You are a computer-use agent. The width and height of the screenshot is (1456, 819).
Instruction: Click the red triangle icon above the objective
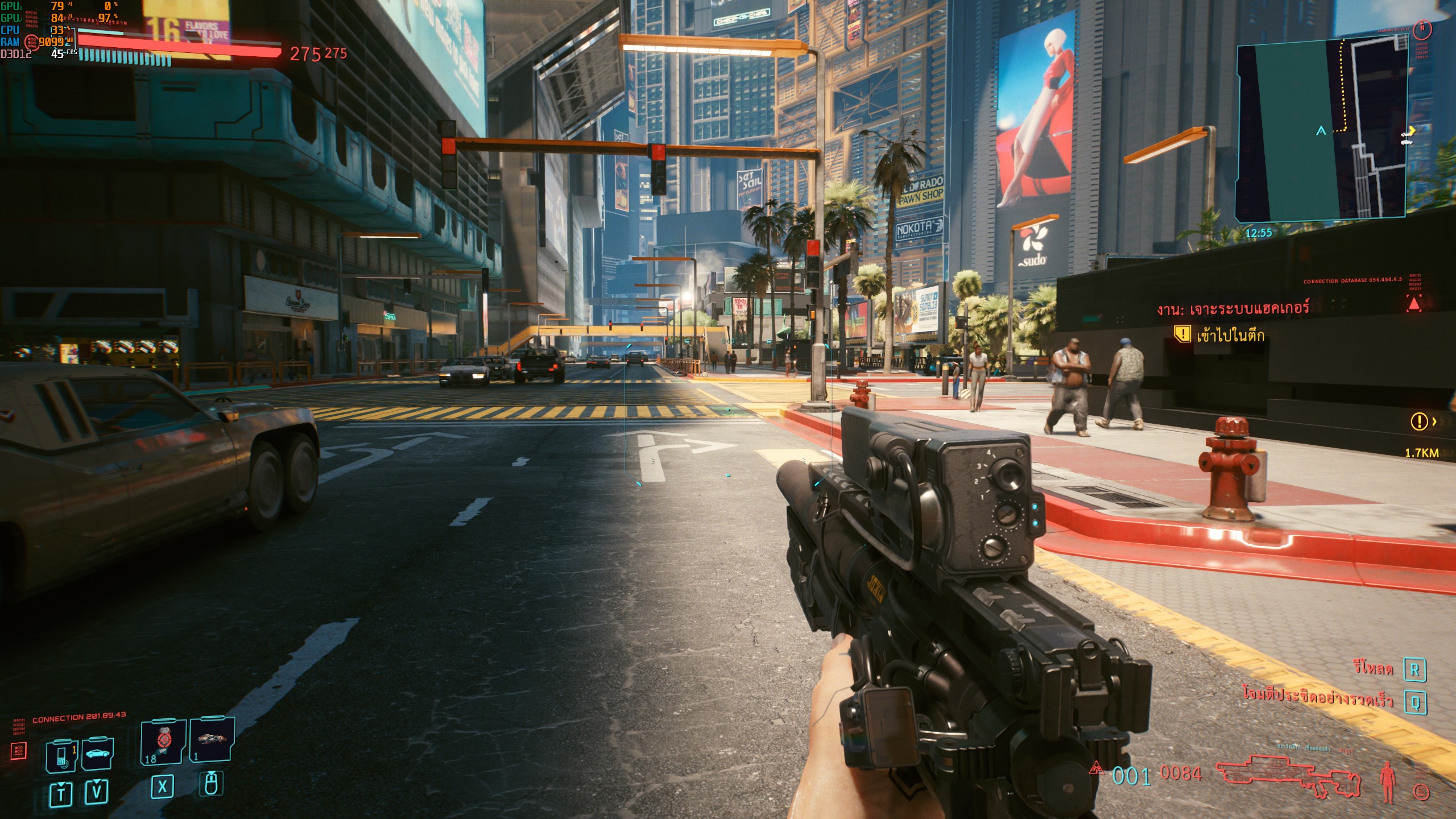click(1414, 304)
